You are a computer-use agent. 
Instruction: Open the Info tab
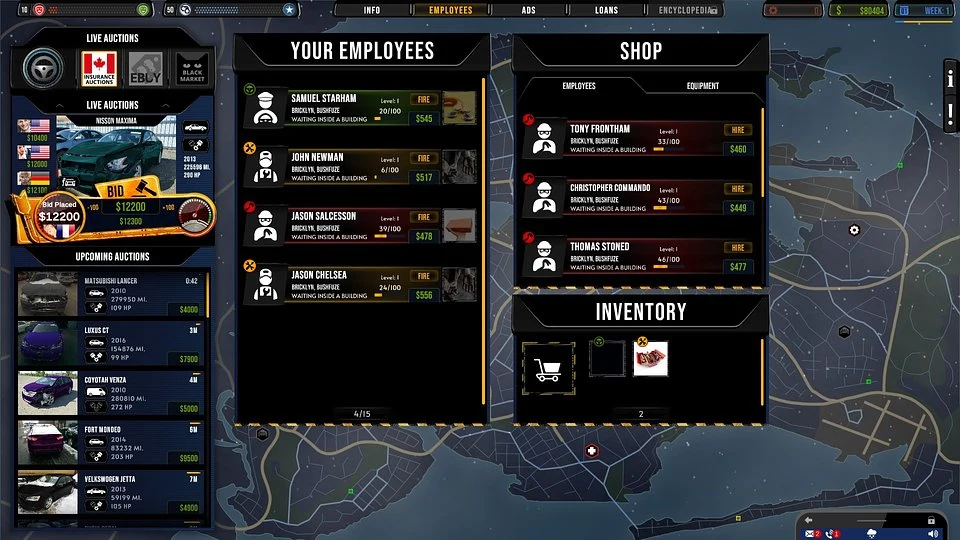point(372,10)
